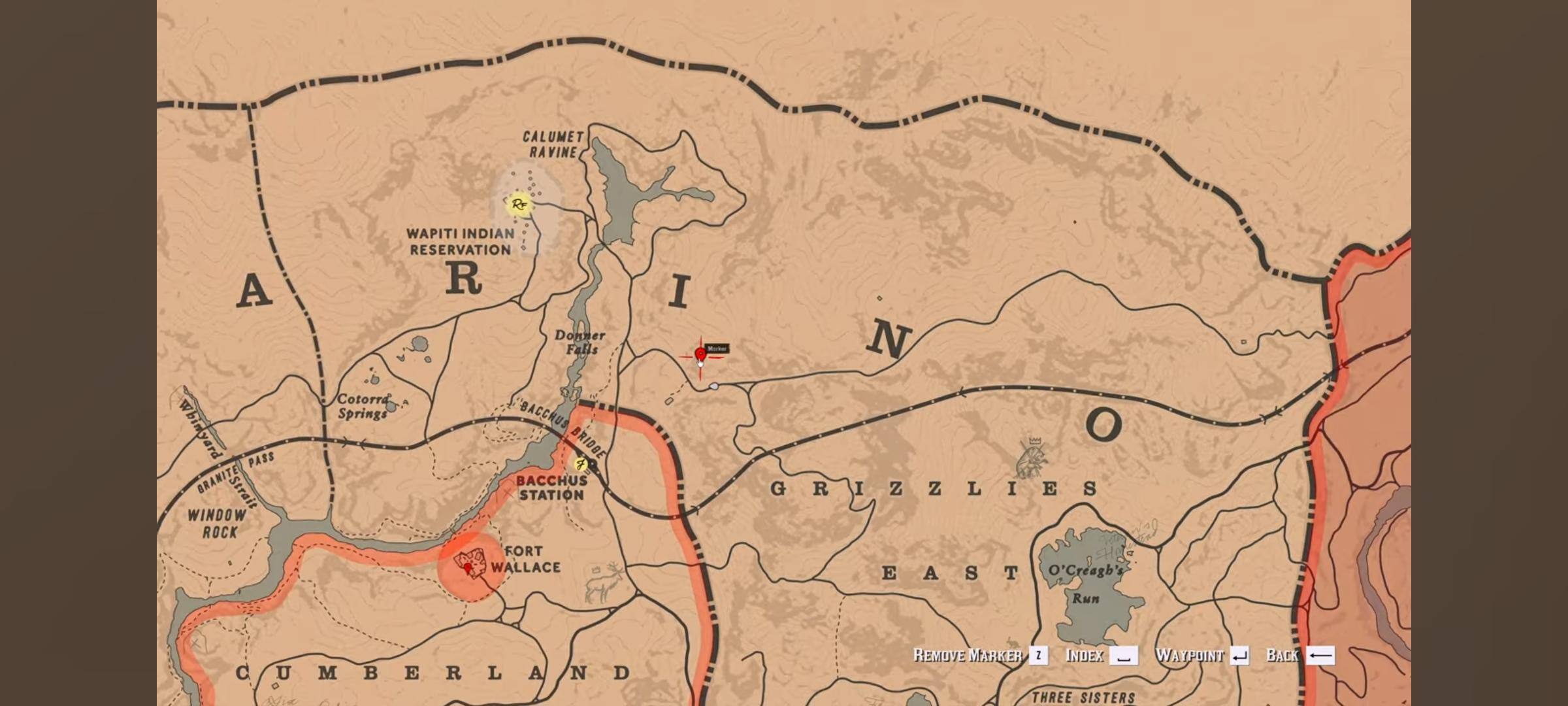Select the yellow J mission marker near Bacchus Station
1568x706 pixels.
580,465
